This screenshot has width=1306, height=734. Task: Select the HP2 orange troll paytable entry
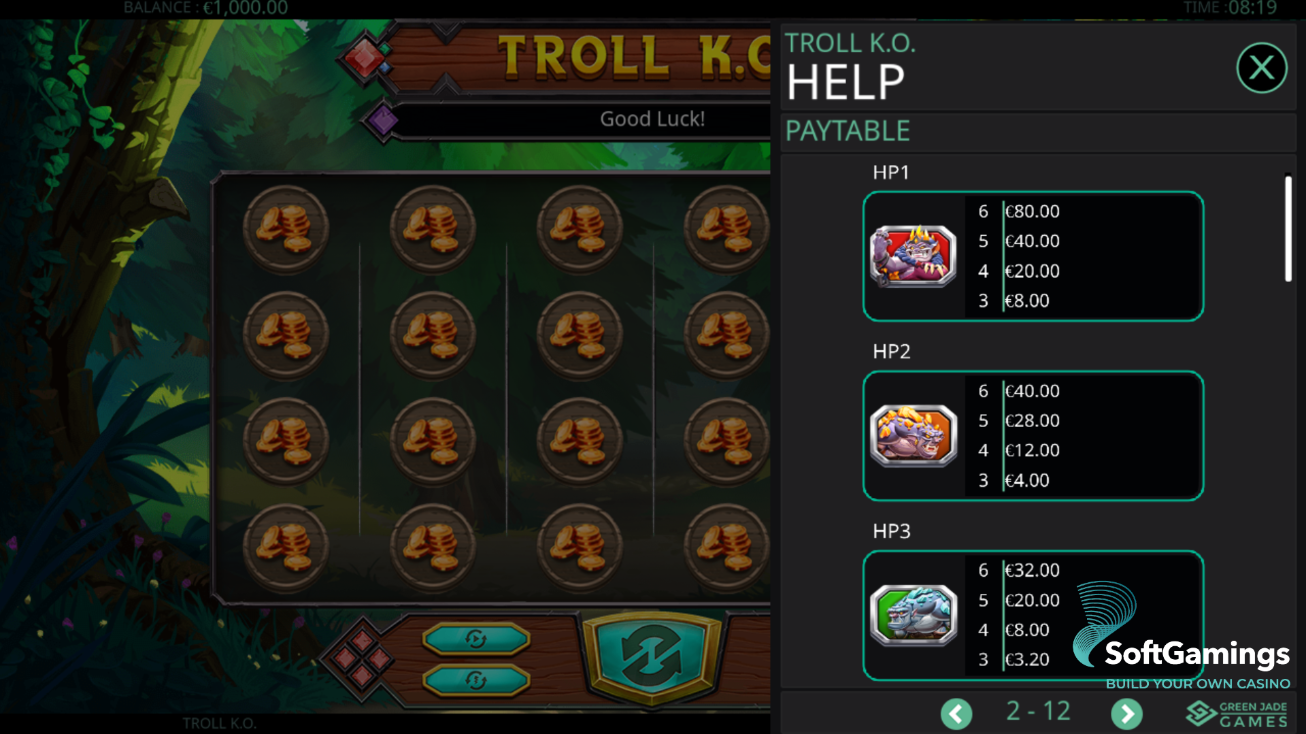tap(1033, 436)
